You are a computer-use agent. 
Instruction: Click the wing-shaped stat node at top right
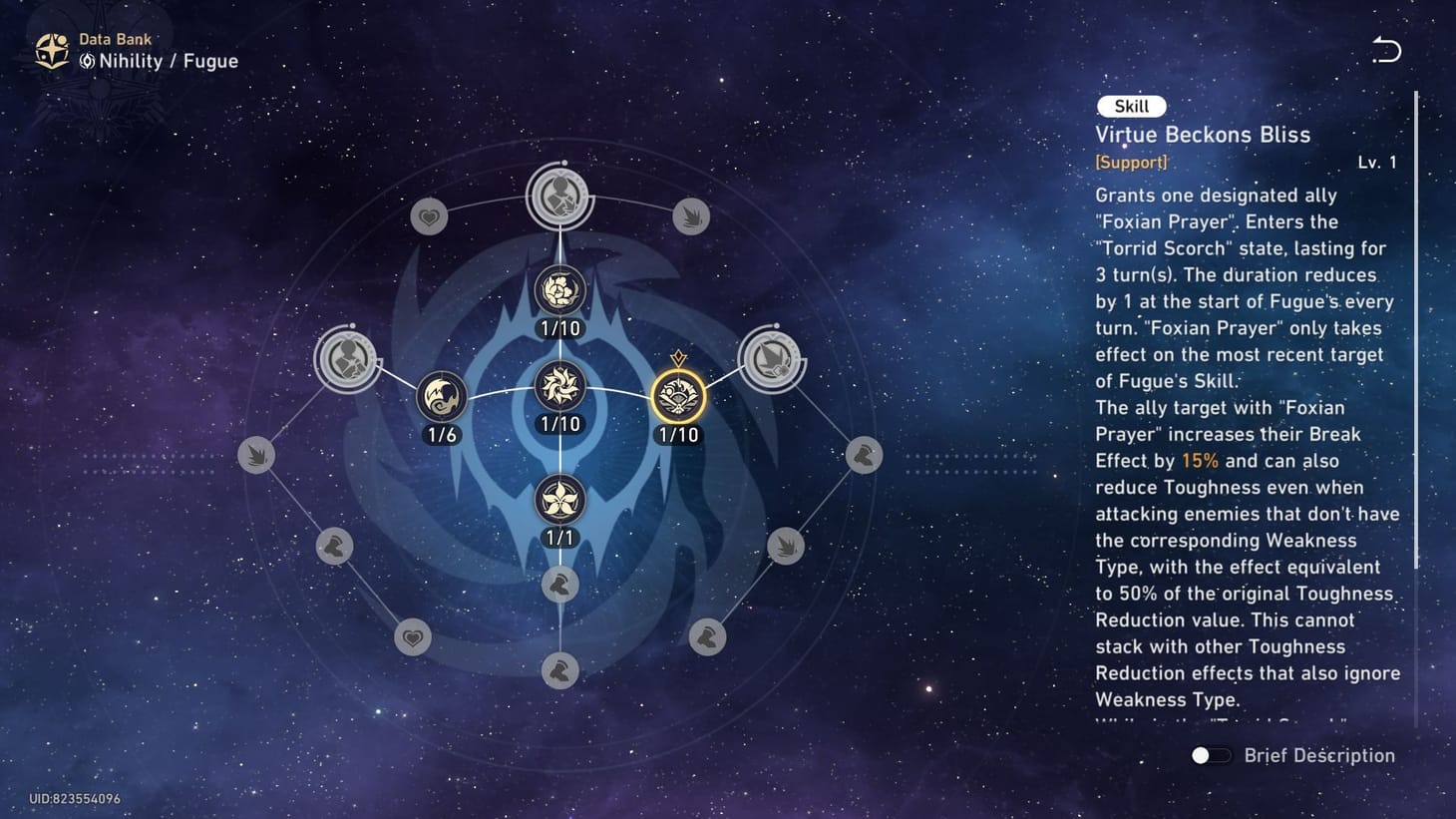[x=692, y=215]
